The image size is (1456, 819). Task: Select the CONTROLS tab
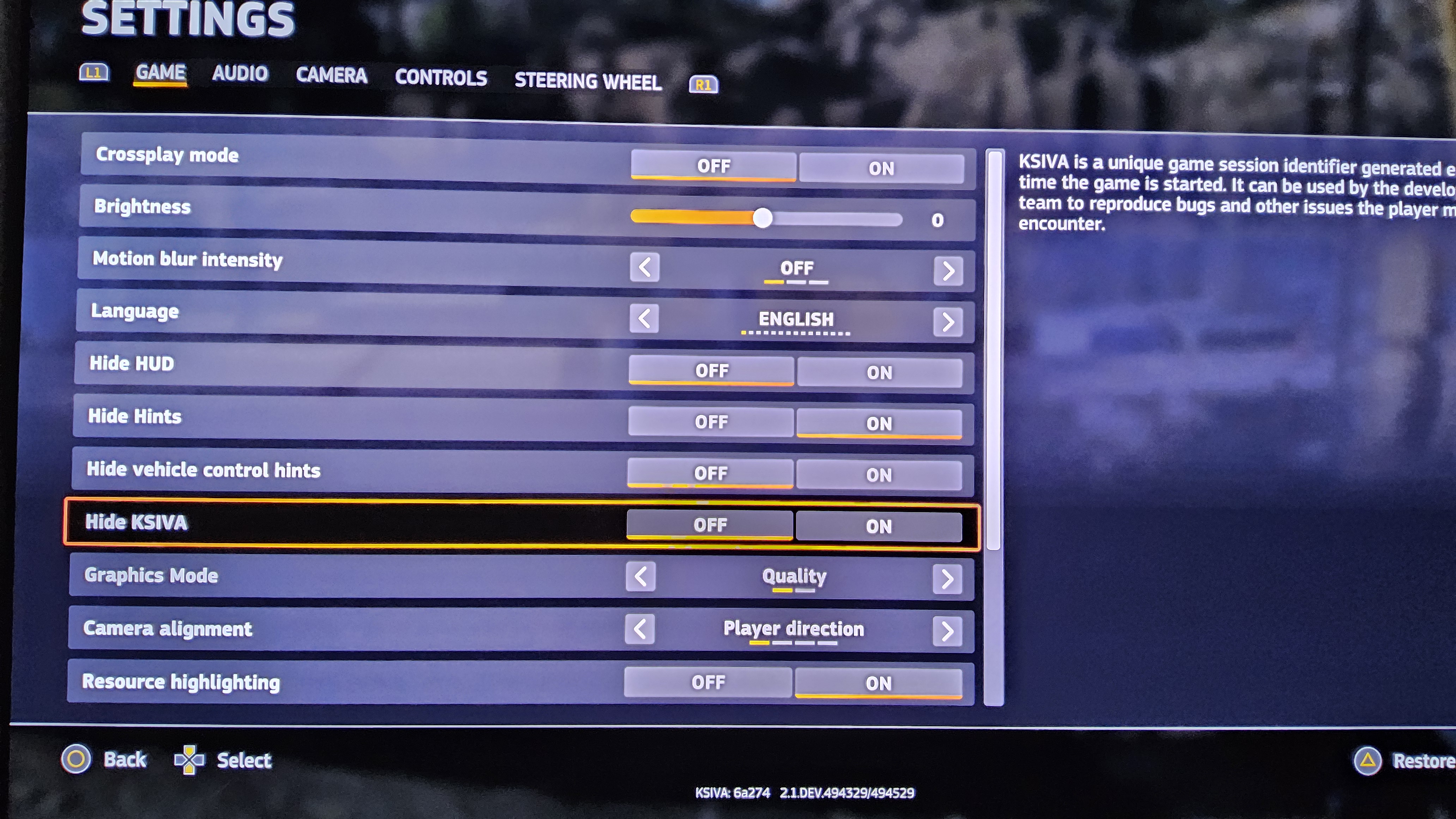coord(441,78)
